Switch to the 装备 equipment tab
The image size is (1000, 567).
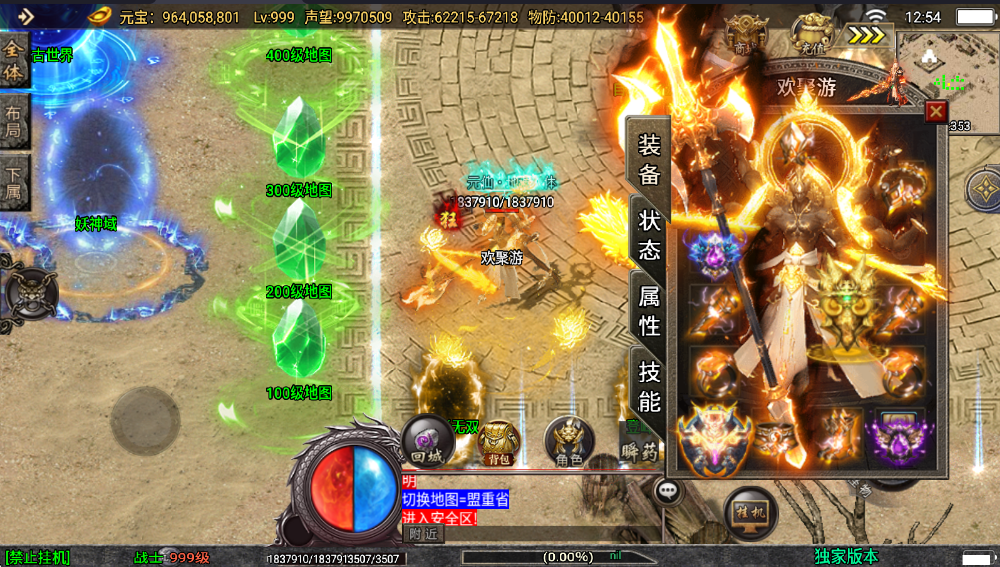[649, 159]
